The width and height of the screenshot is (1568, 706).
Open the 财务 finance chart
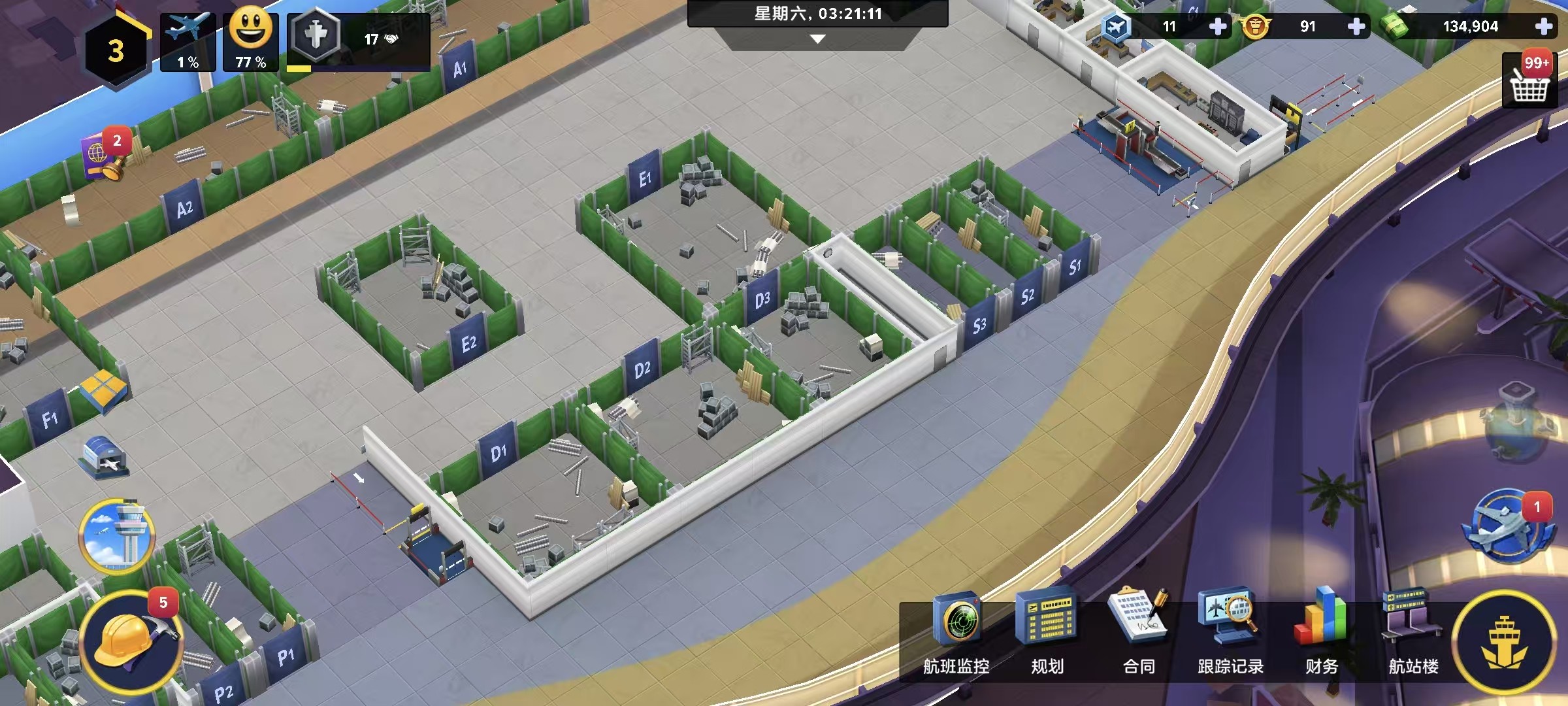coord(1321,633)
